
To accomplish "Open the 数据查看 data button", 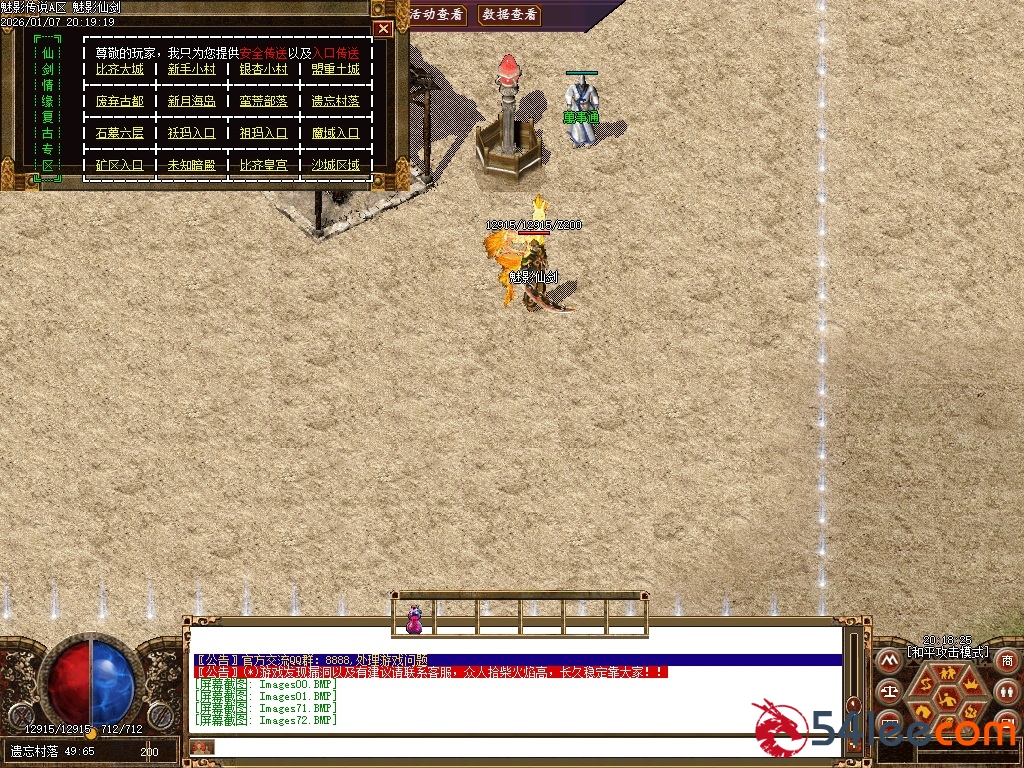I will pyautogui.click(x=509, y=14).
